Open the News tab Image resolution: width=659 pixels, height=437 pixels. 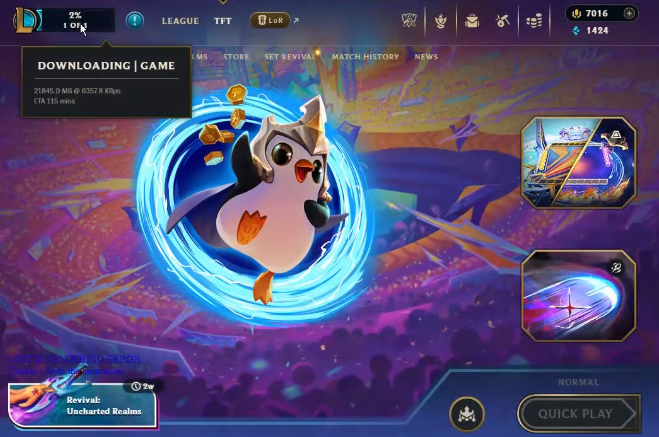[426, 57]
